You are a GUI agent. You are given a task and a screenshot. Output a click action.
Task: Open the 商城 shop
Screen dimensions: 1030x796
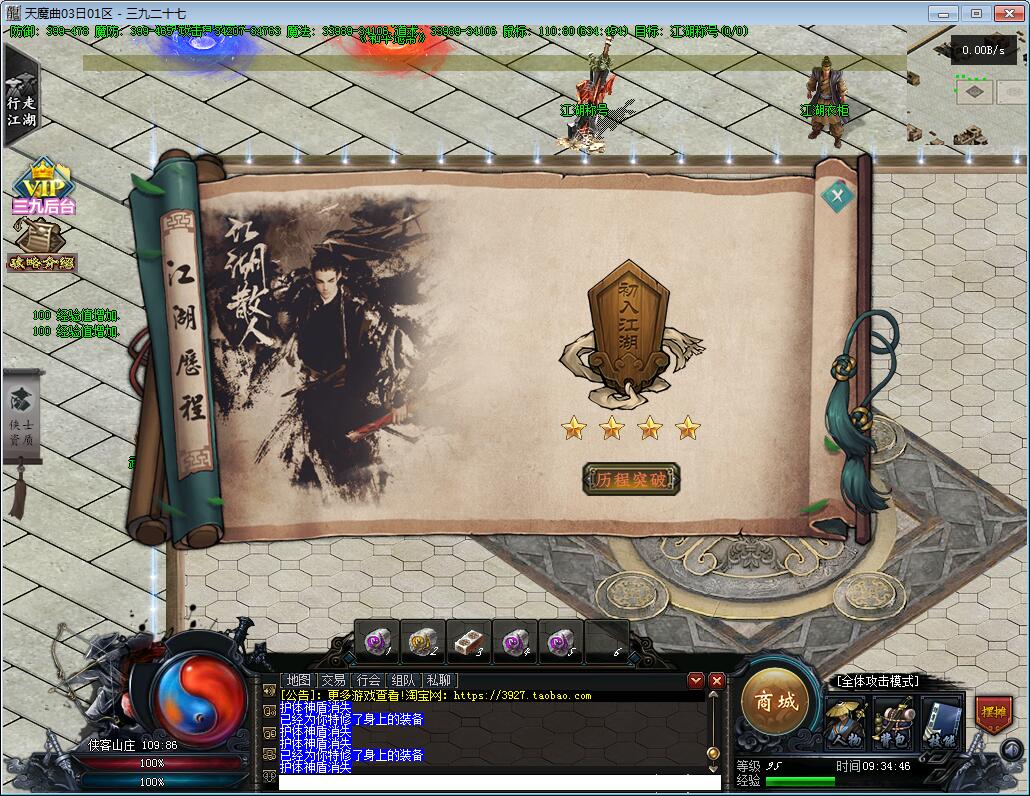(776, 701)
